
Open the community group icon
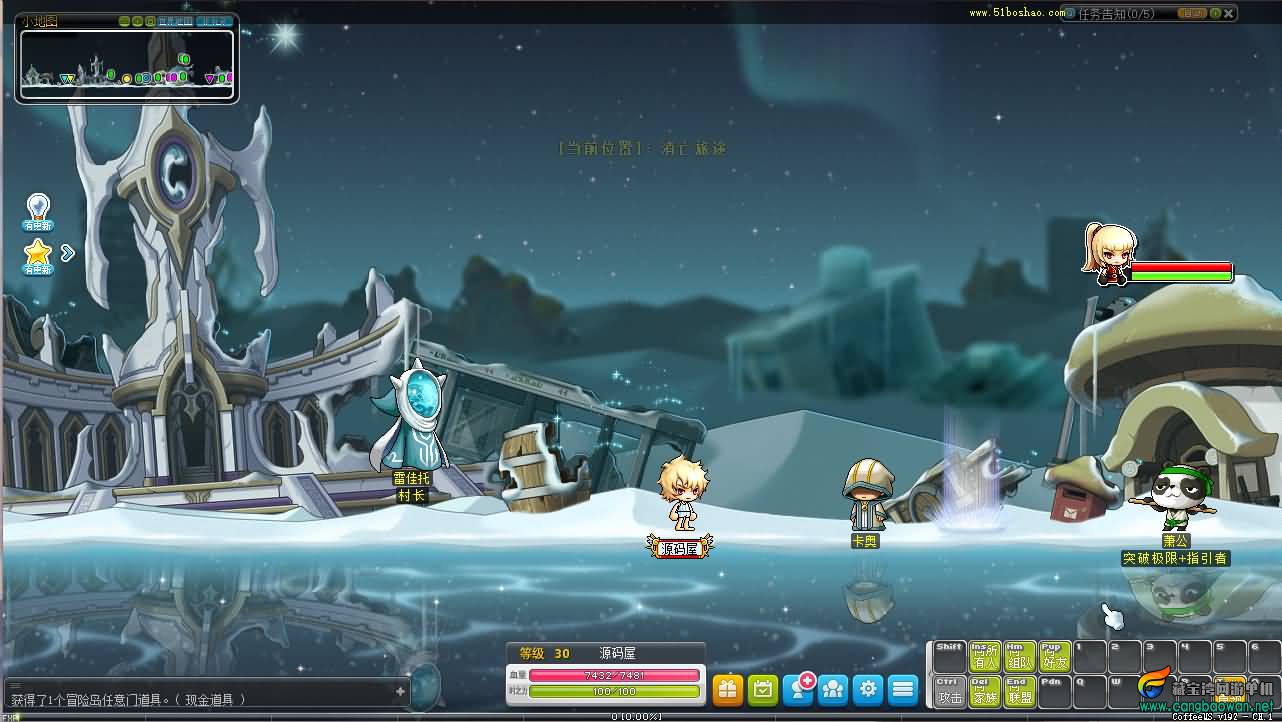[833, 689]
